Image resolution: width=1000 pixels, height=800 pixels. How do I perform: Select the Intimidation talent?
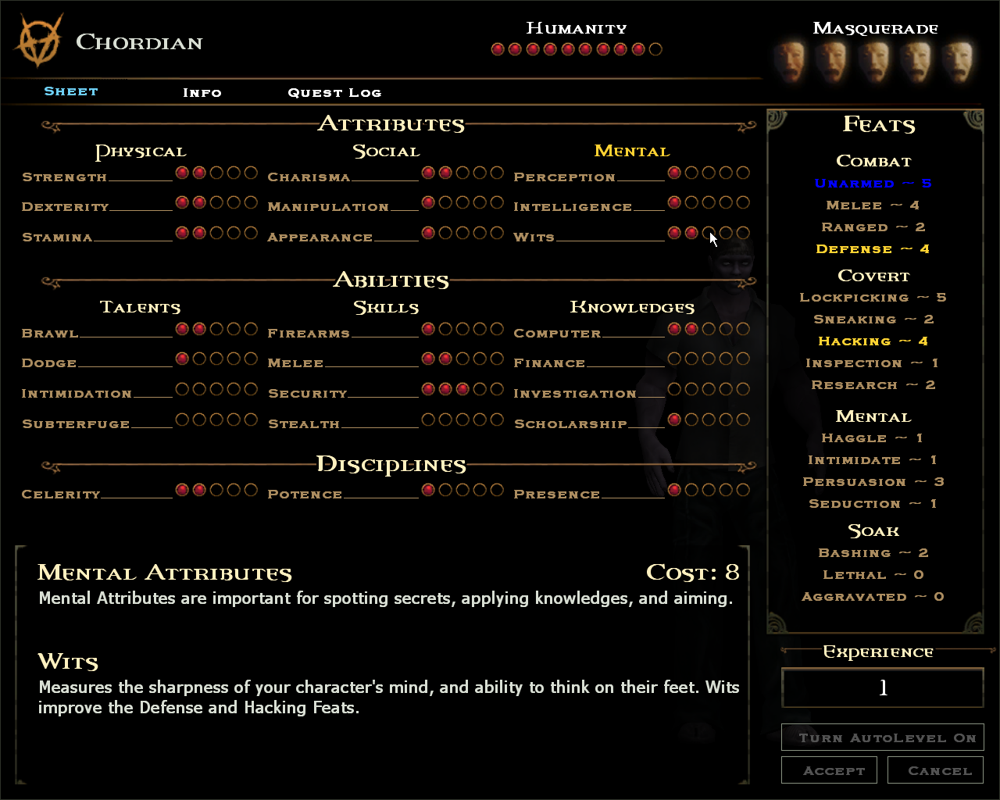click(76, 394)
